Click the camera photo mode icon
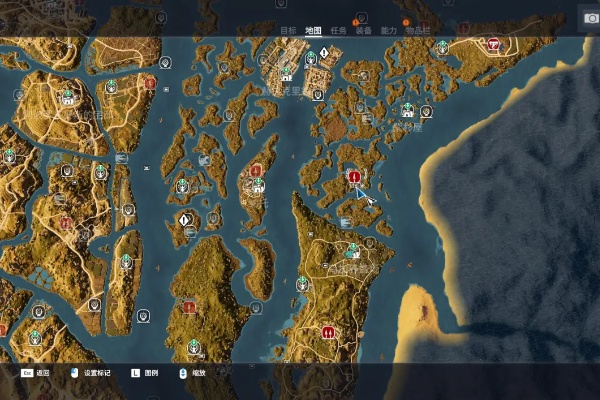The height and width of the screenshot is (400, 600). tap(591, 18)
